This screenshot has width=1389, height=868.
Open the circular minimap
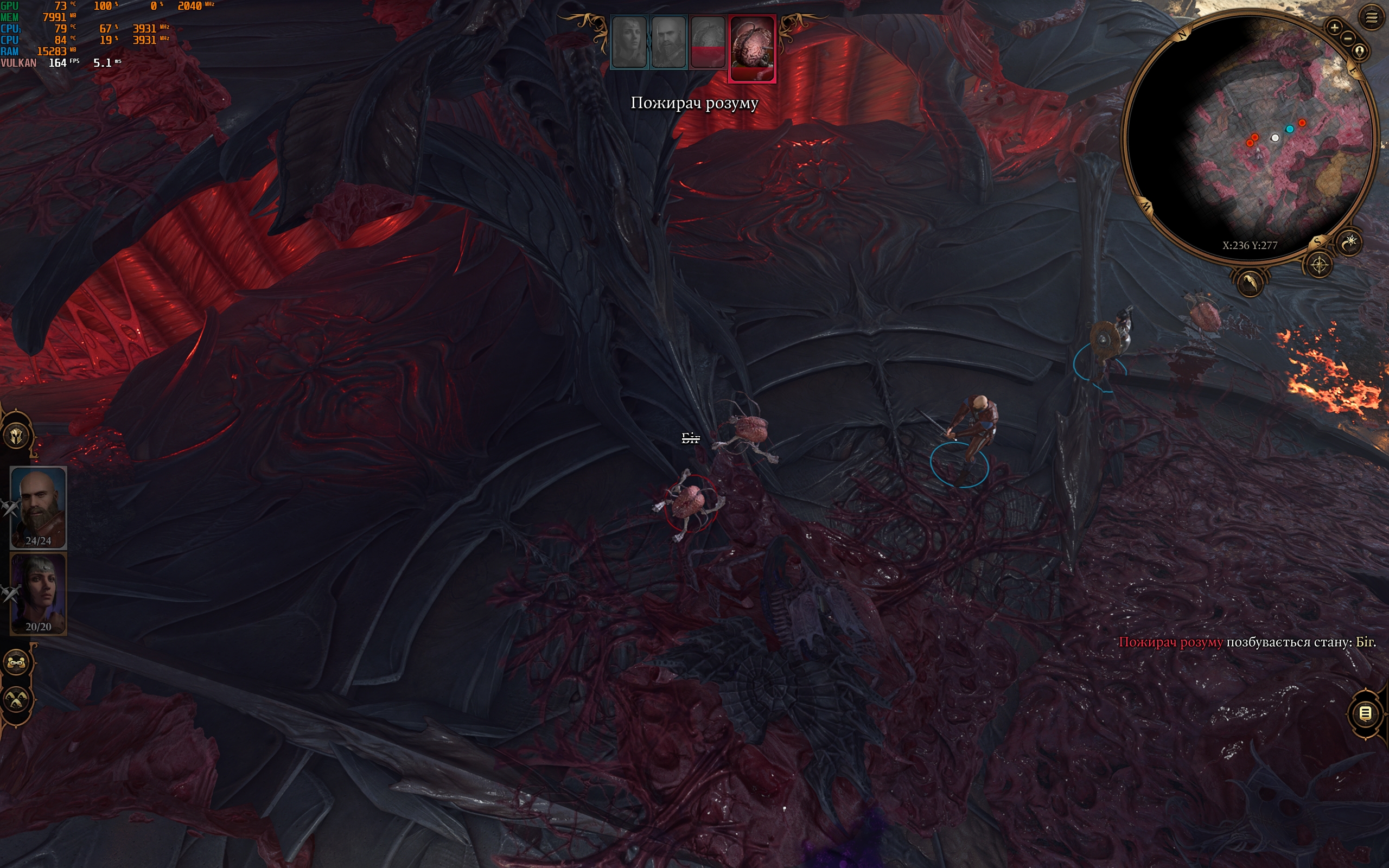pyautogui.click(x=1248, y=138)
